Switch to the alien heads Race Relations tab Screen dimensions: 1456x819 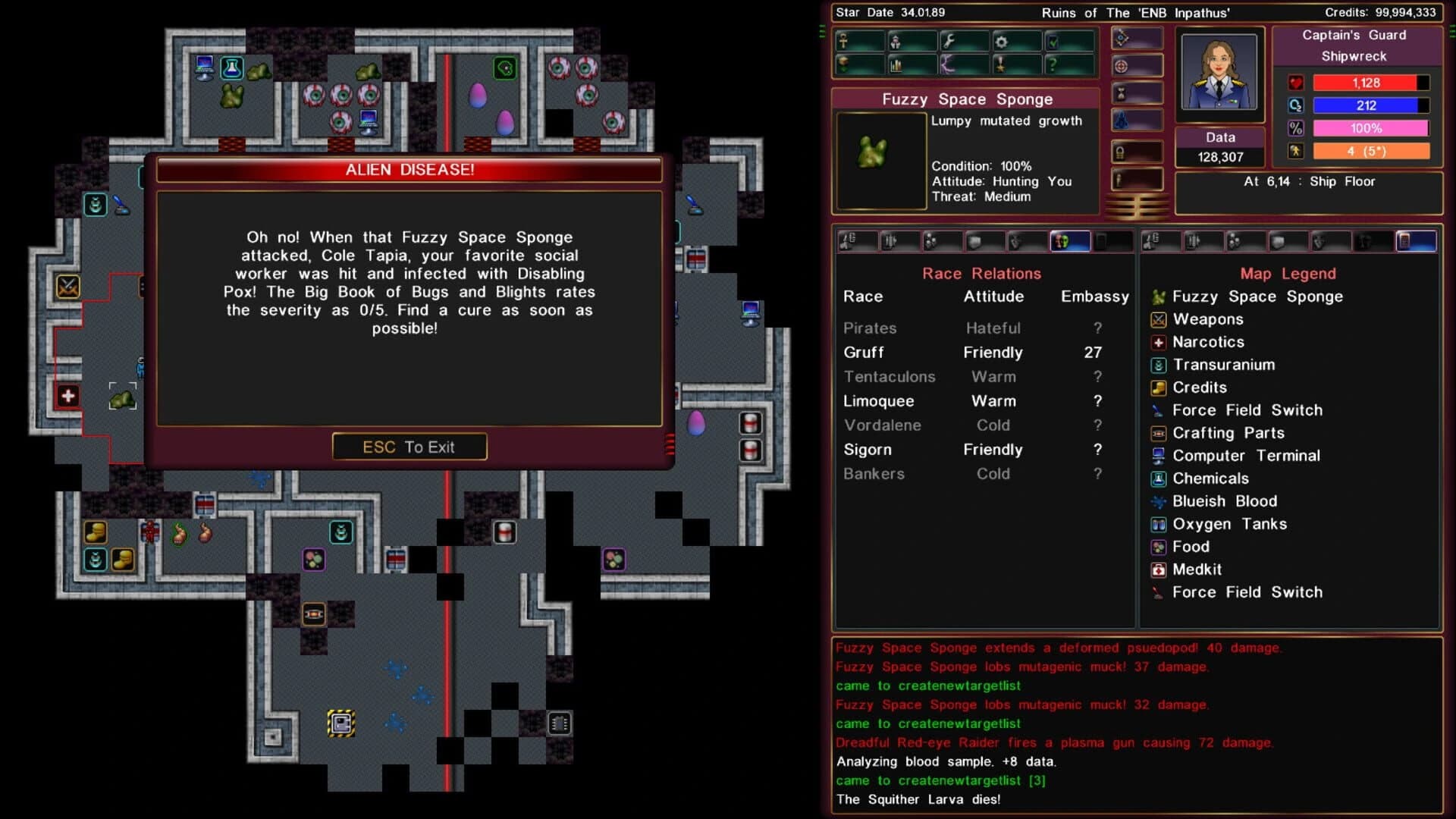pyautogui.click(x=1071, y=241)
